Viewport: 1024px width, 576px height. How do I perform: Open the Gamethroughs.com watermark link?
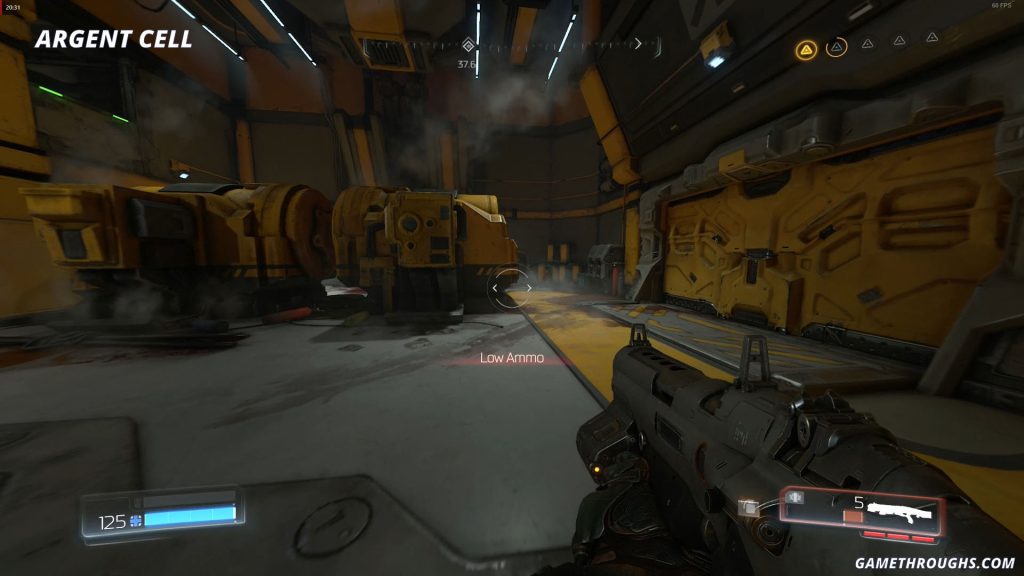pyautogui.click(x=933, y=562)
